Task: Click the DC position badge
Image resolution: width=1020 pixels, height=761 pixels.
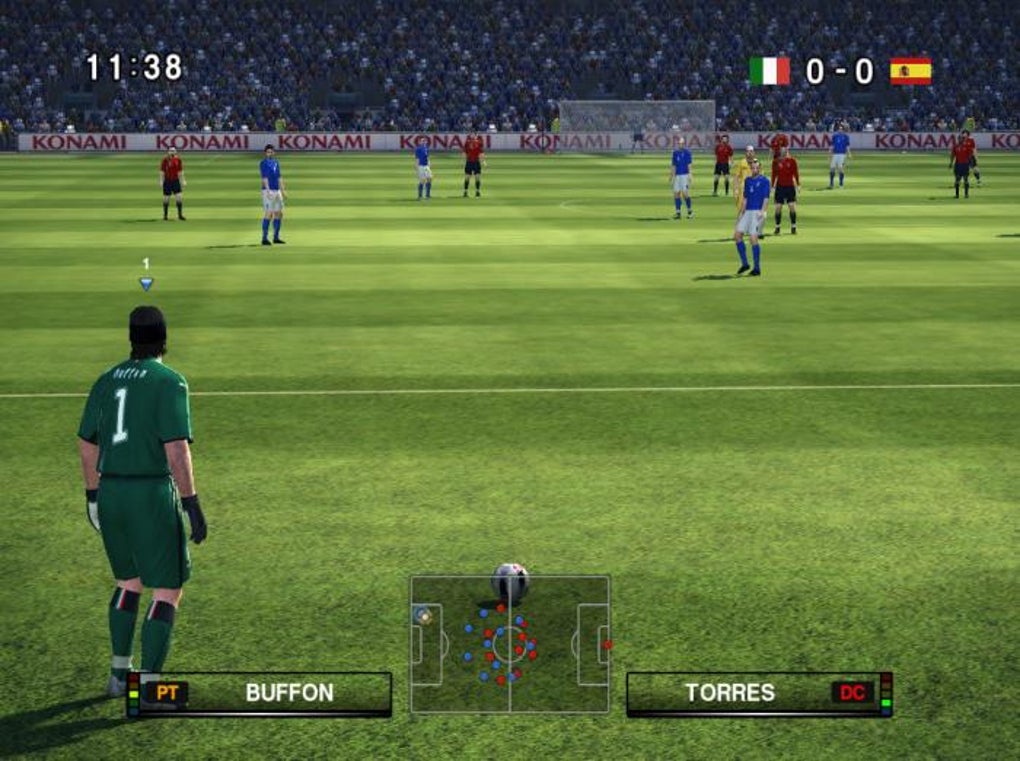Action: click(852, 692)
